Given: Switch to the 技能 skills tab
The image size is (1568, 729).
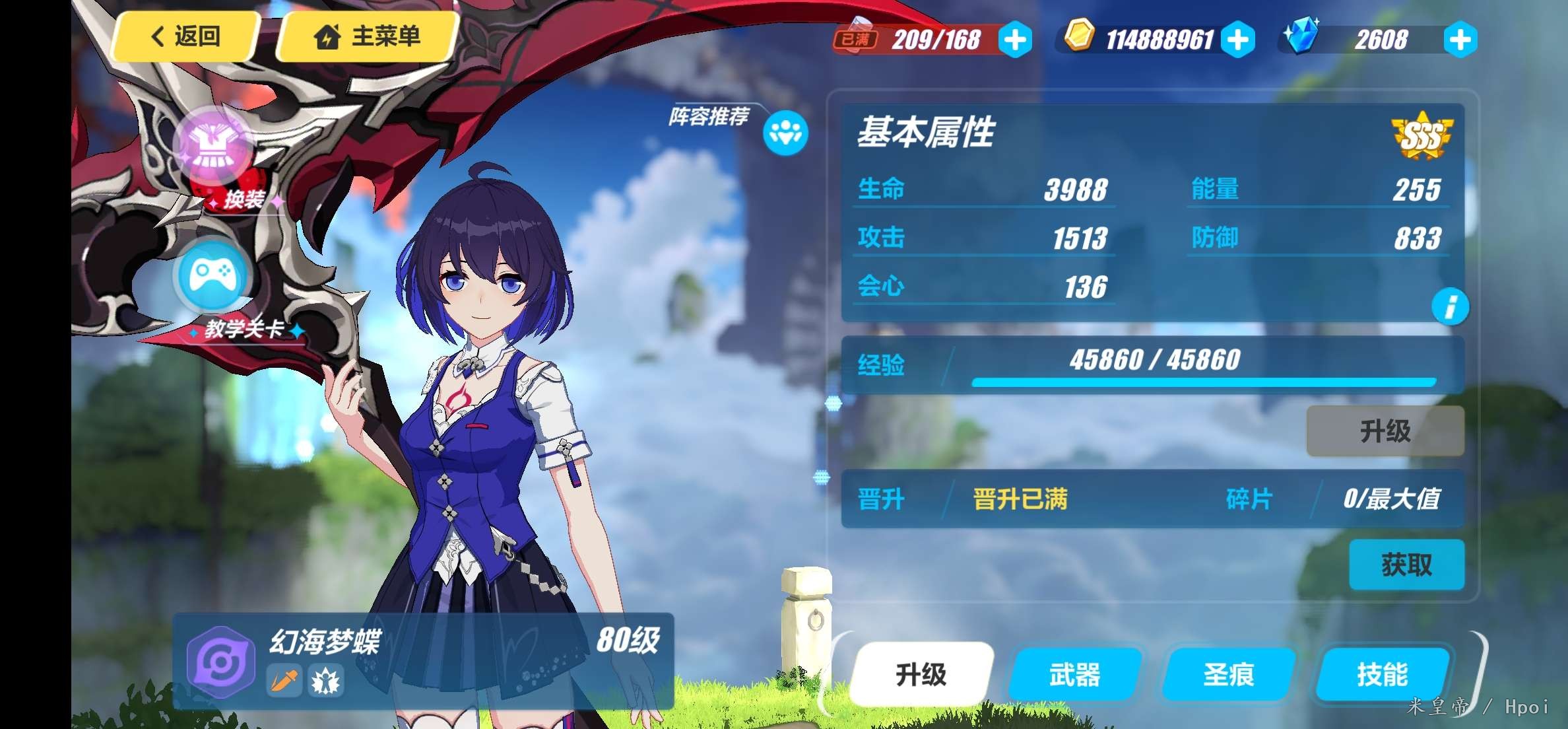Looking at the screenshot, I should [x=1382, y=674].
